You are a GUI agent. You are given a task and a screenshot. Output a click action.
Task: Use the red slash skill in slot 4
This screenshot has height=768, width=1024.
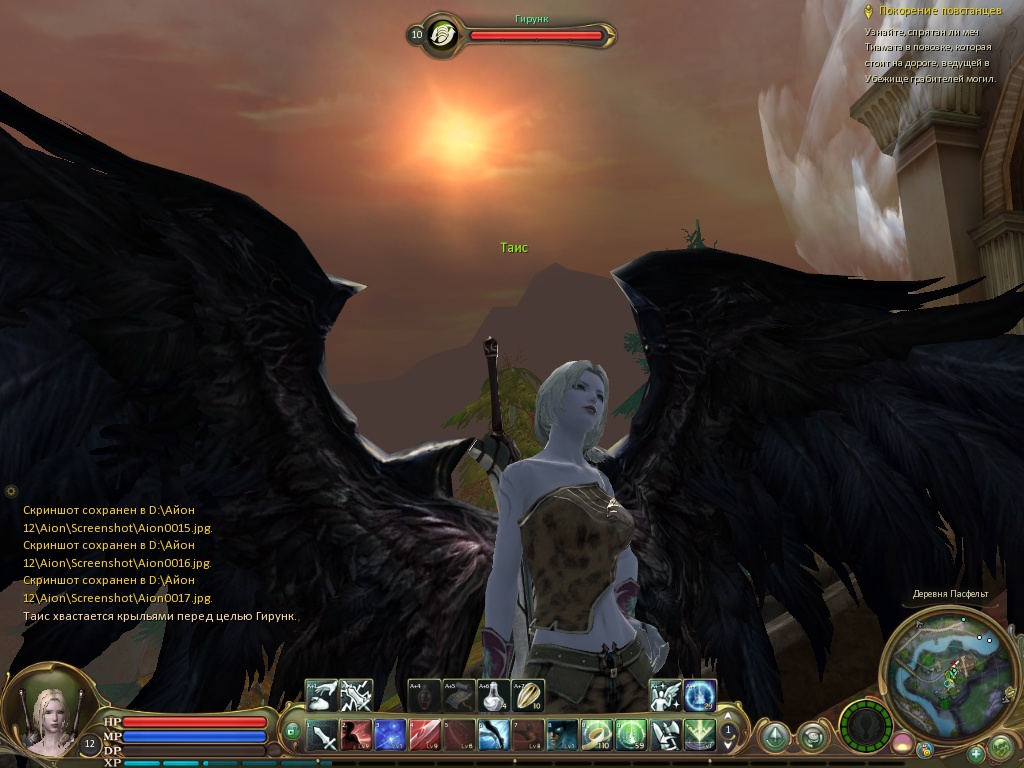[424, 736]
